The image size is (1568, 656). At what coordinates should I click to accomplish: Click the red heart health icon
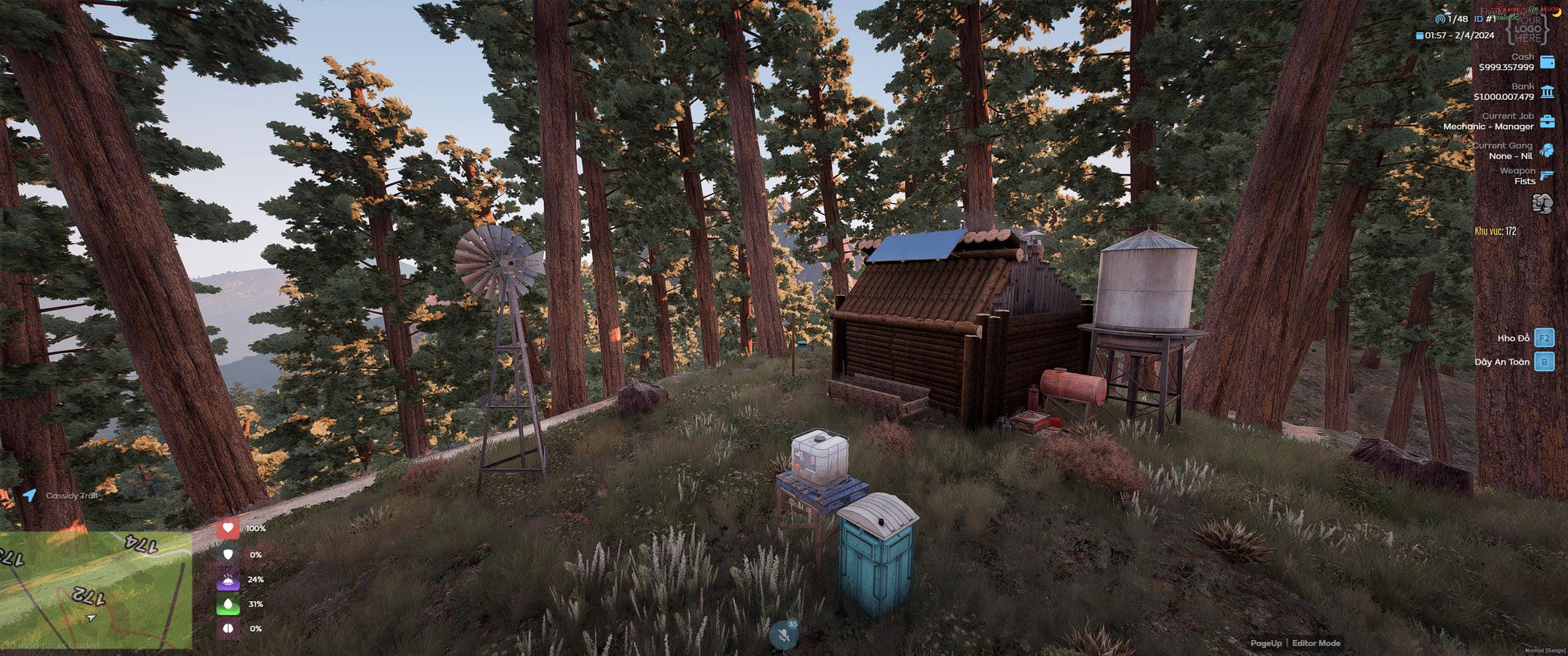point(228,529)
